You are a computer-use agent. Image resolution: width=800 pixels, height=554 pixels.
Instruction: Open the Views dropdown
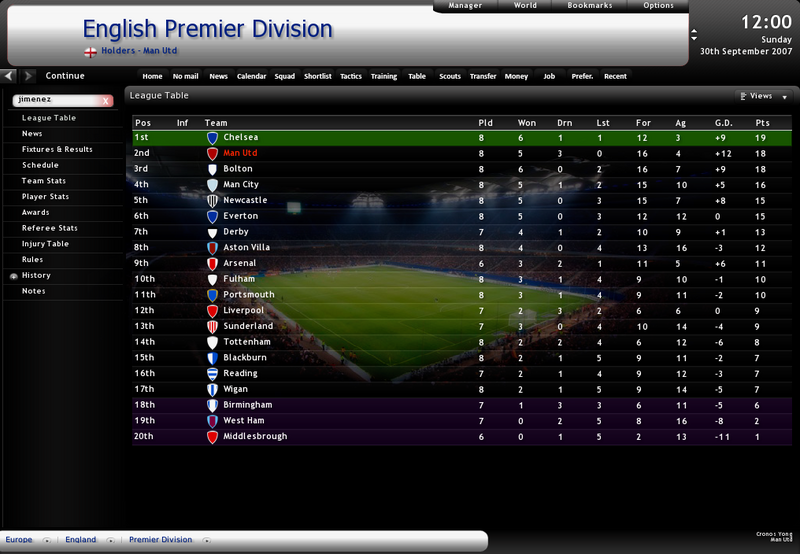(x=762, y=97)
